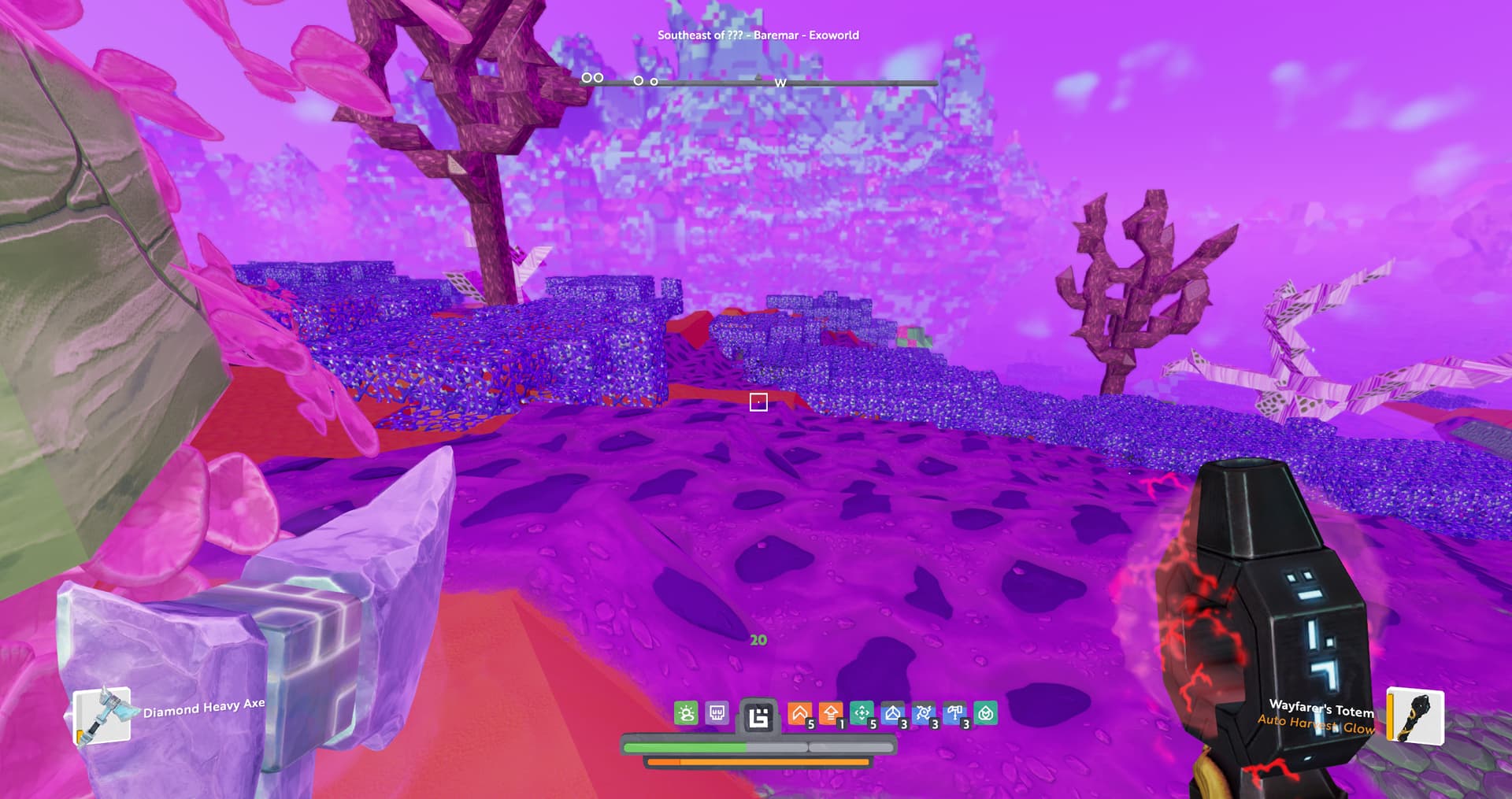Screen dimensions: 1512x799
Task: Click the green sun buff icon
Action: tap(686, 713)
